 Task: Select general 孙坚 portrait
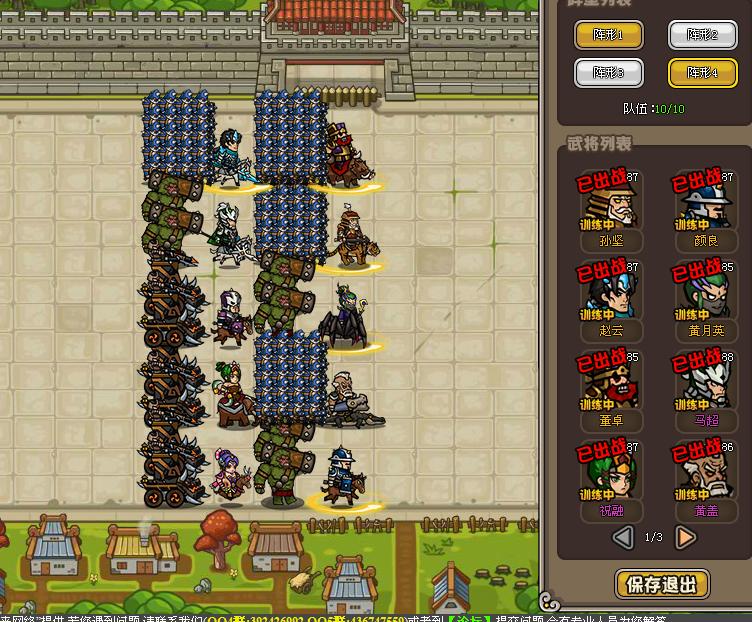tap(608, 205)
